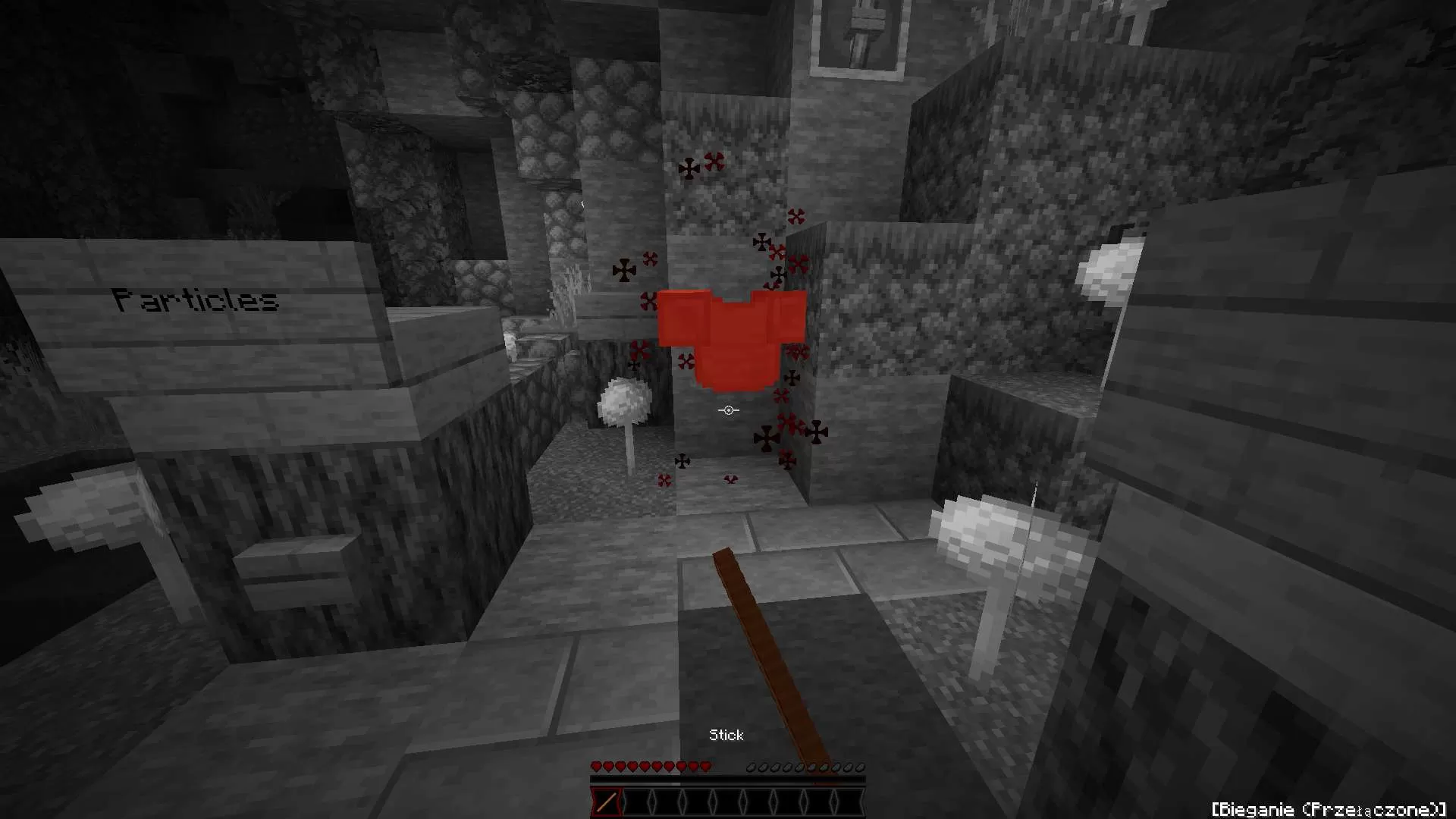
Task: Click the leftmost red heart in the health bar
Action: pyautogui.click(x=596, y=767)
